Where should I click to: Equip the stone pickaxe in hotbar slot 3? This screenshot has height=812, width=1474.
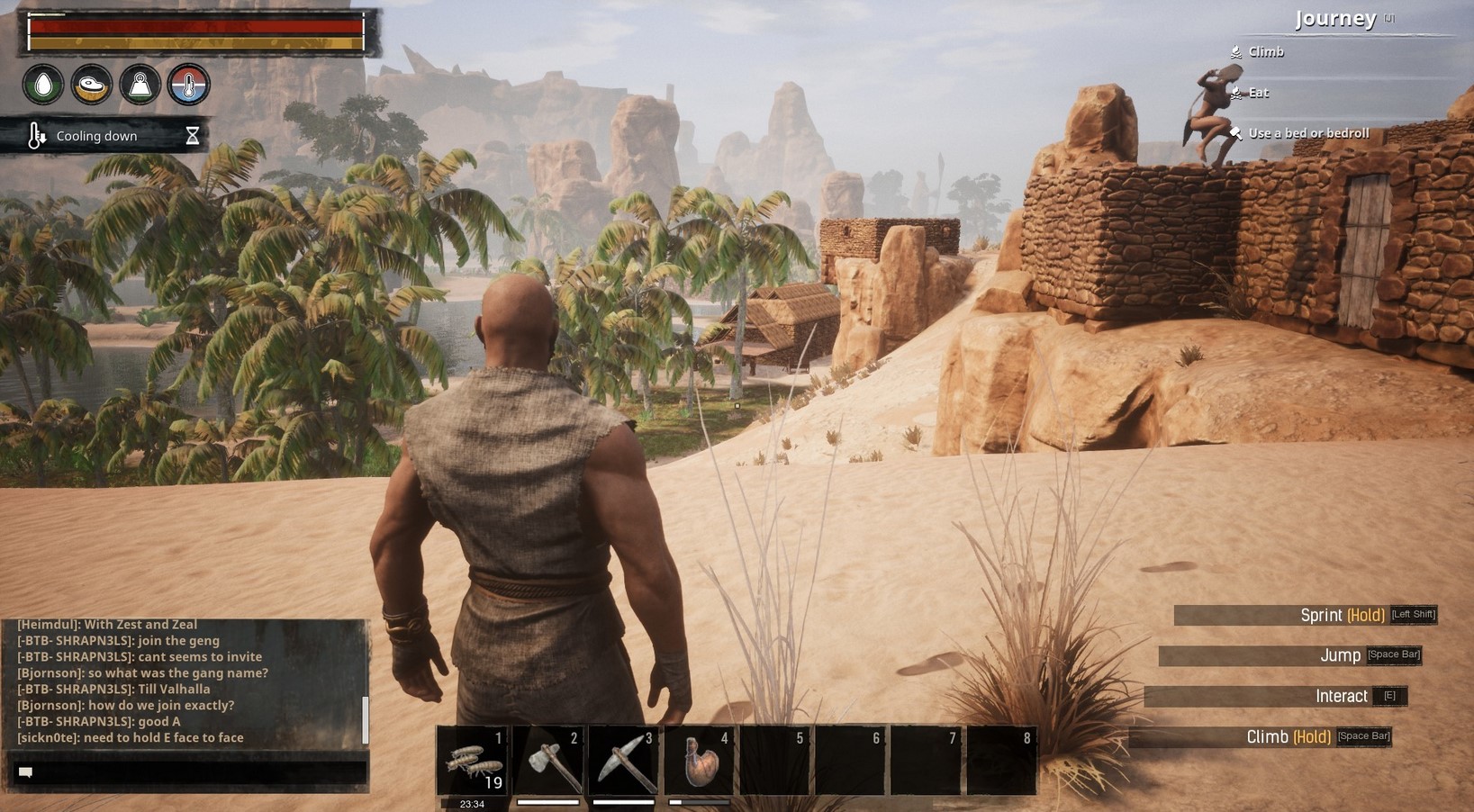(x=624, y=761)
